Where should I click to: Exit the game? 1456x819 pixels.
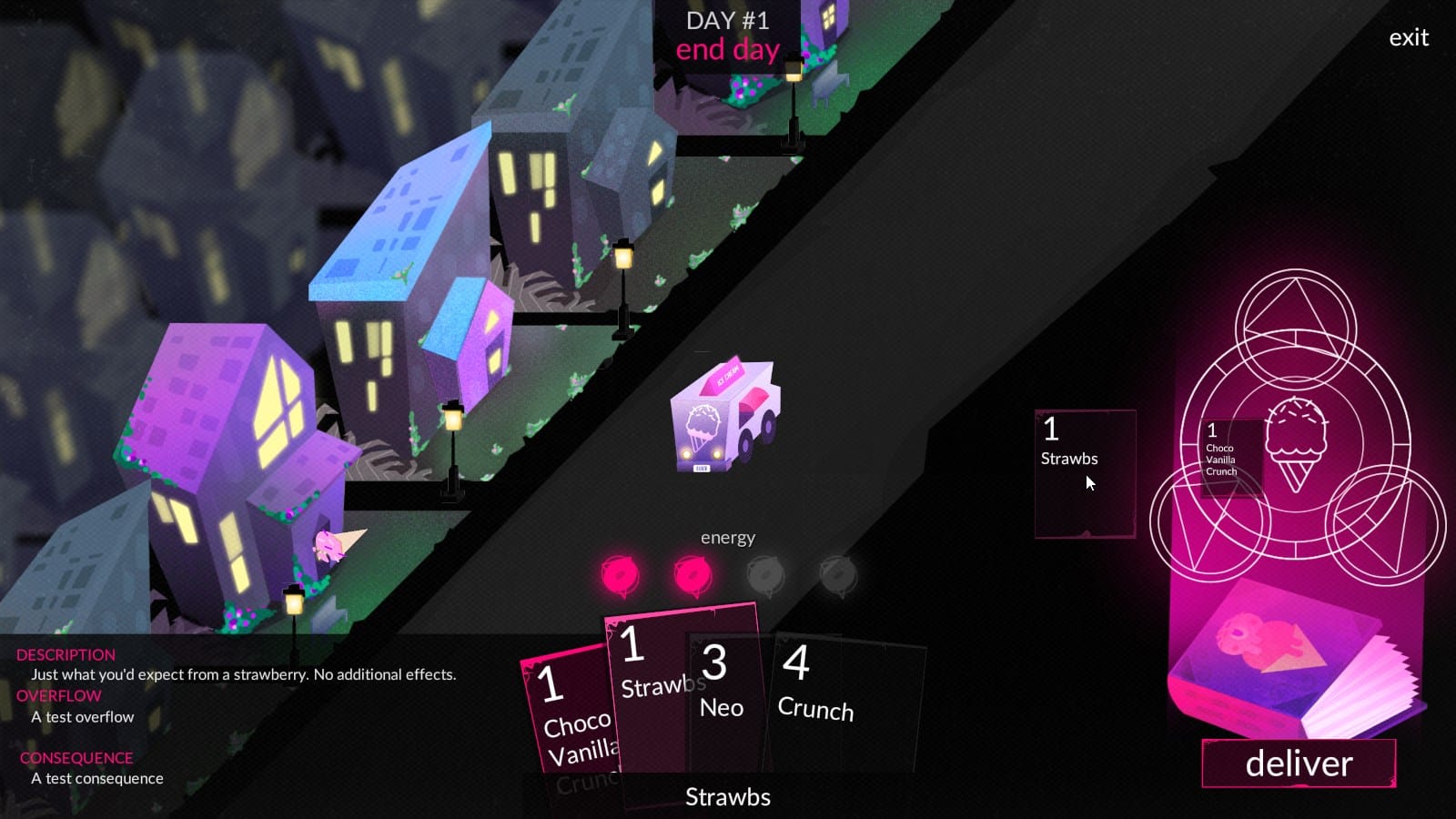[1409, 38]
